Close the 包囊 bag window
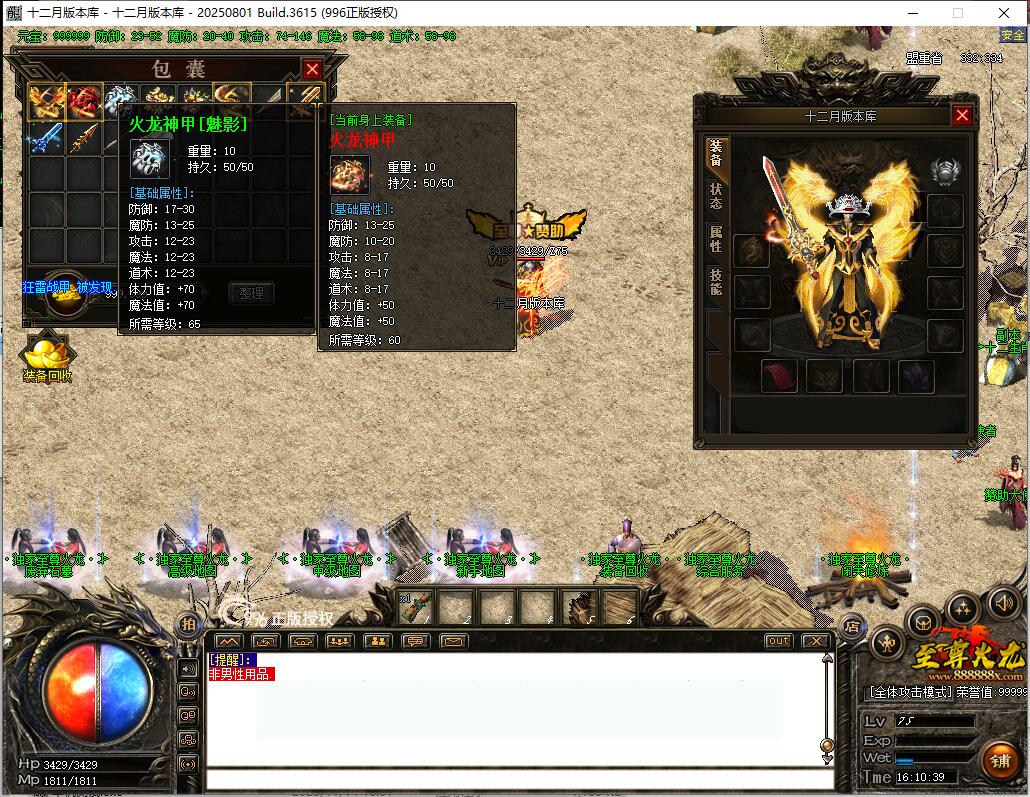This screenshot has height=797, width=1030. pyautogui.click(x=312, y=69)
